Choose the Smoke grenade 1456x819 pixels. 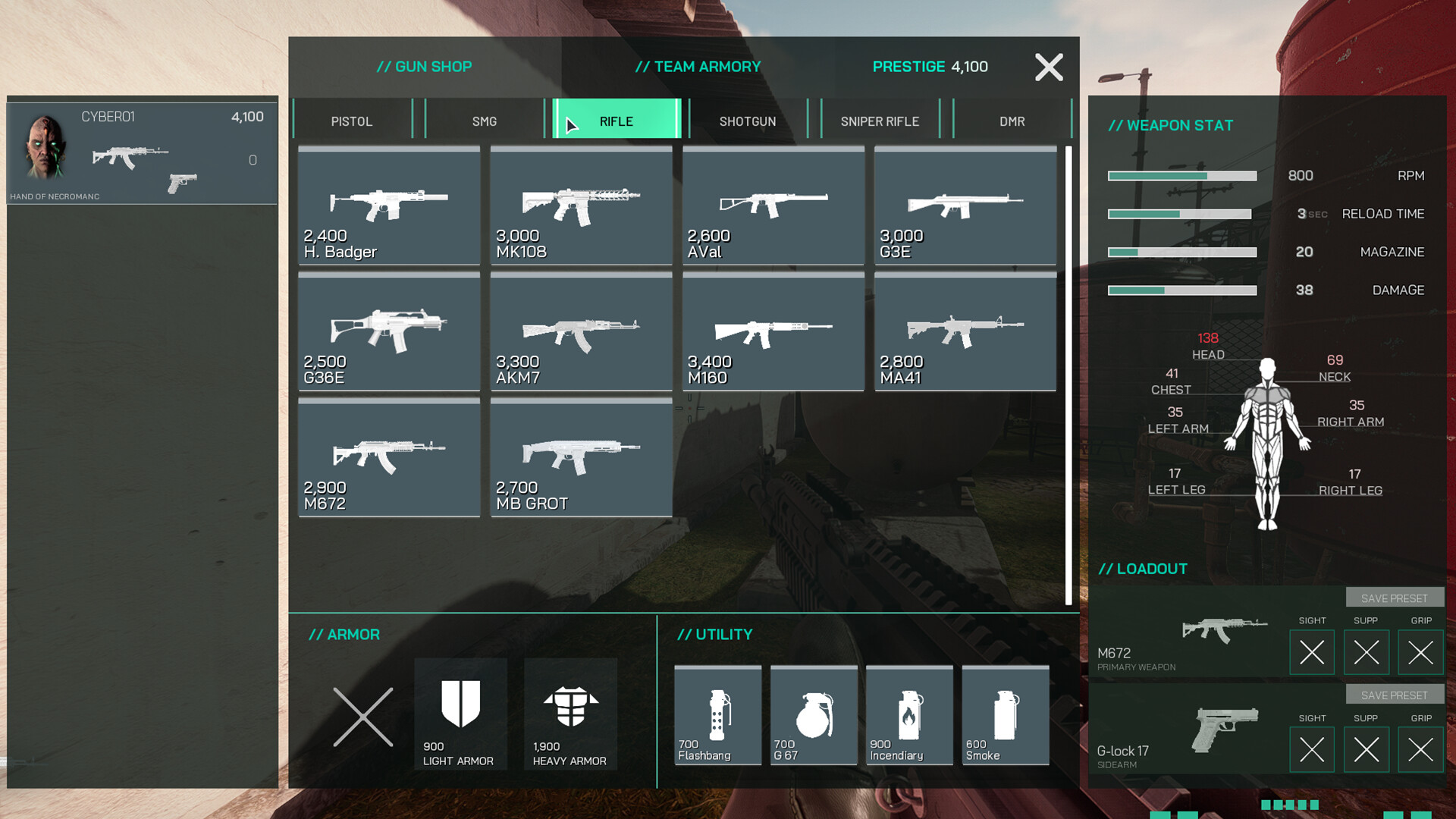tap(1004, 713)
